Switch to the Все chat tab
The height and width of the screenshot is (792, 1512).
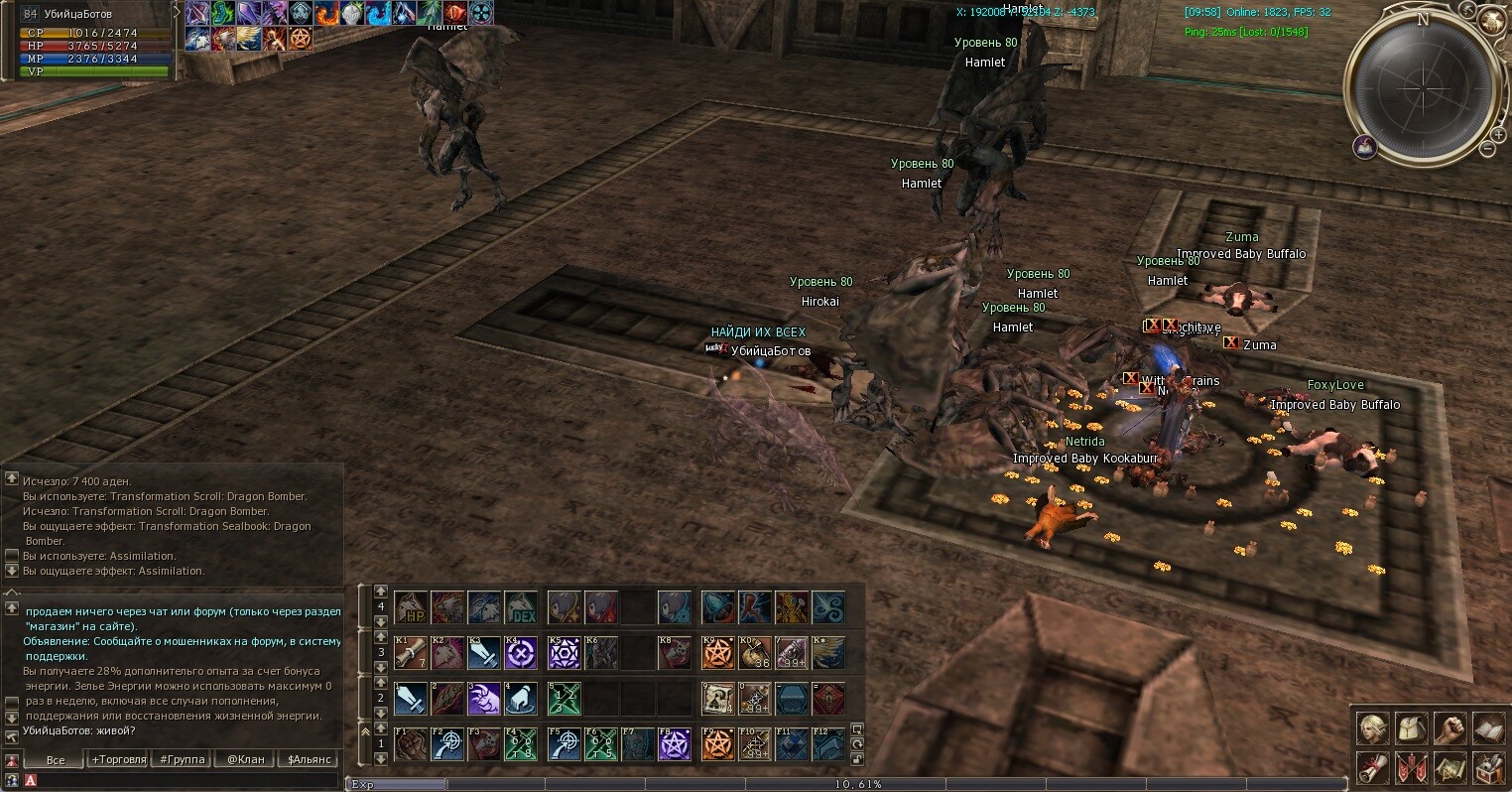click(x=56, y=759)
